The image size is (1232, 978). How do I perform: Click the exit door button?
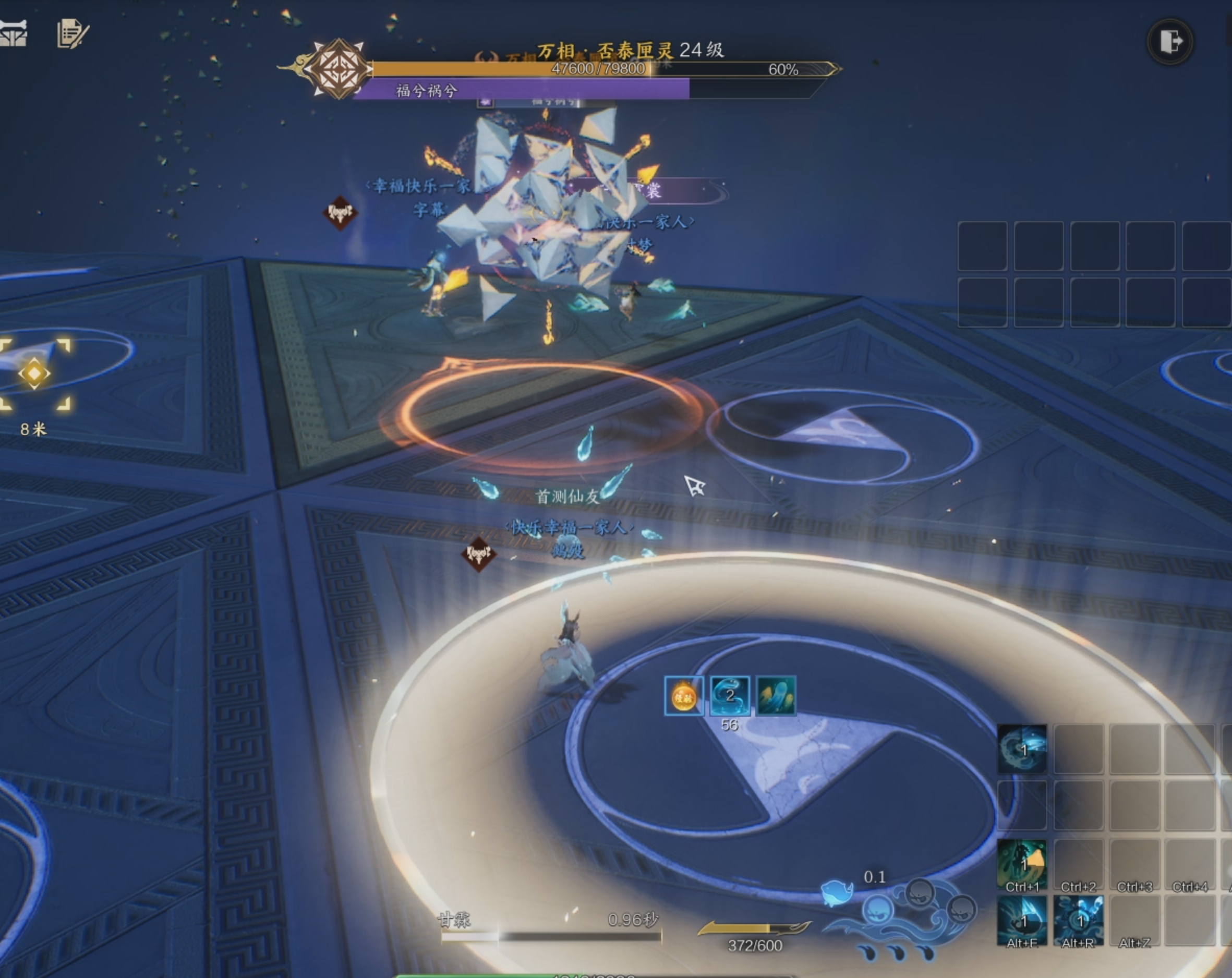click(x=1170, y=41)
